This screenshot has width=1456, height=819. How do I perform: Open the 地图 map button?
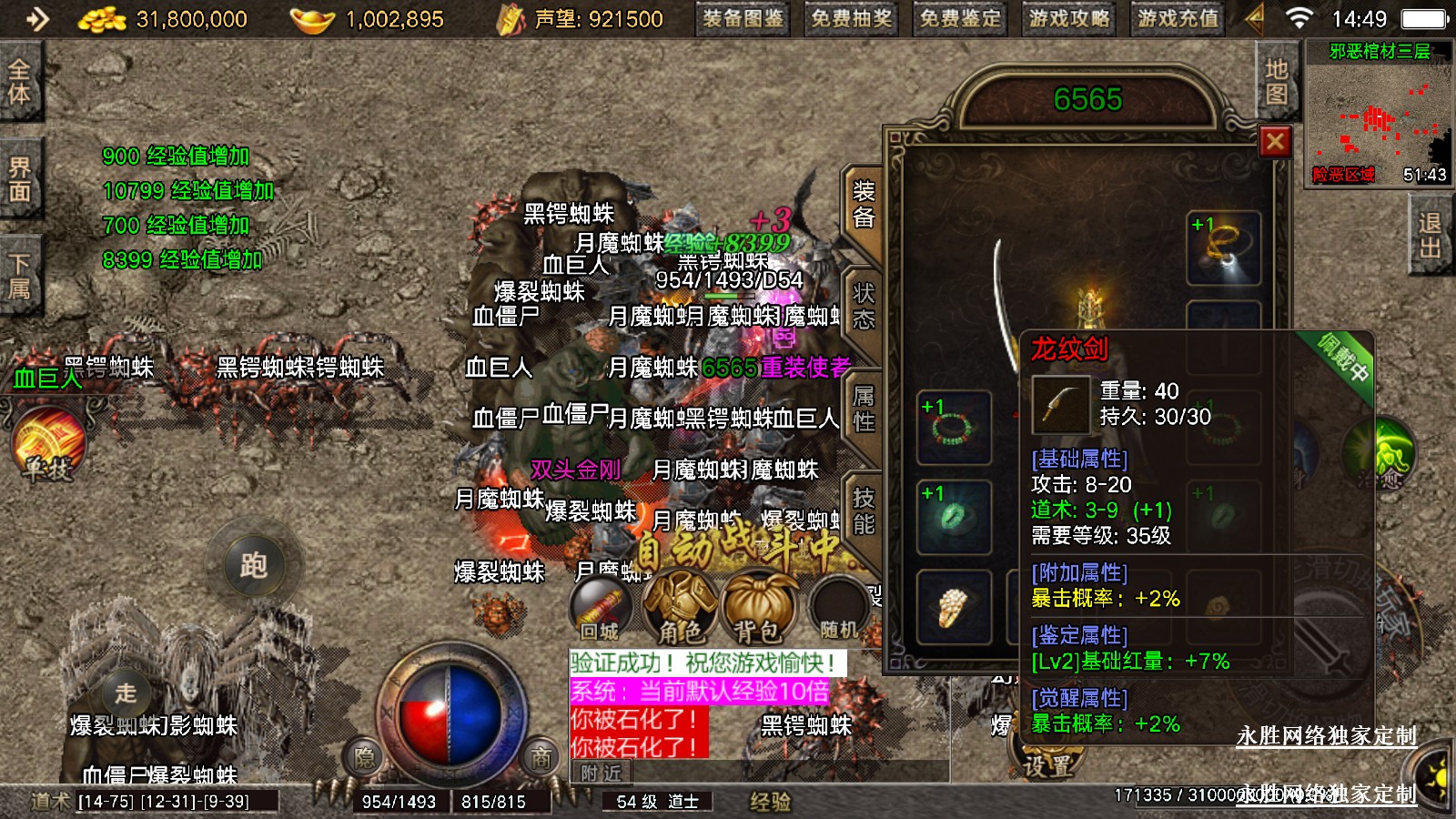pos(1276,82)
